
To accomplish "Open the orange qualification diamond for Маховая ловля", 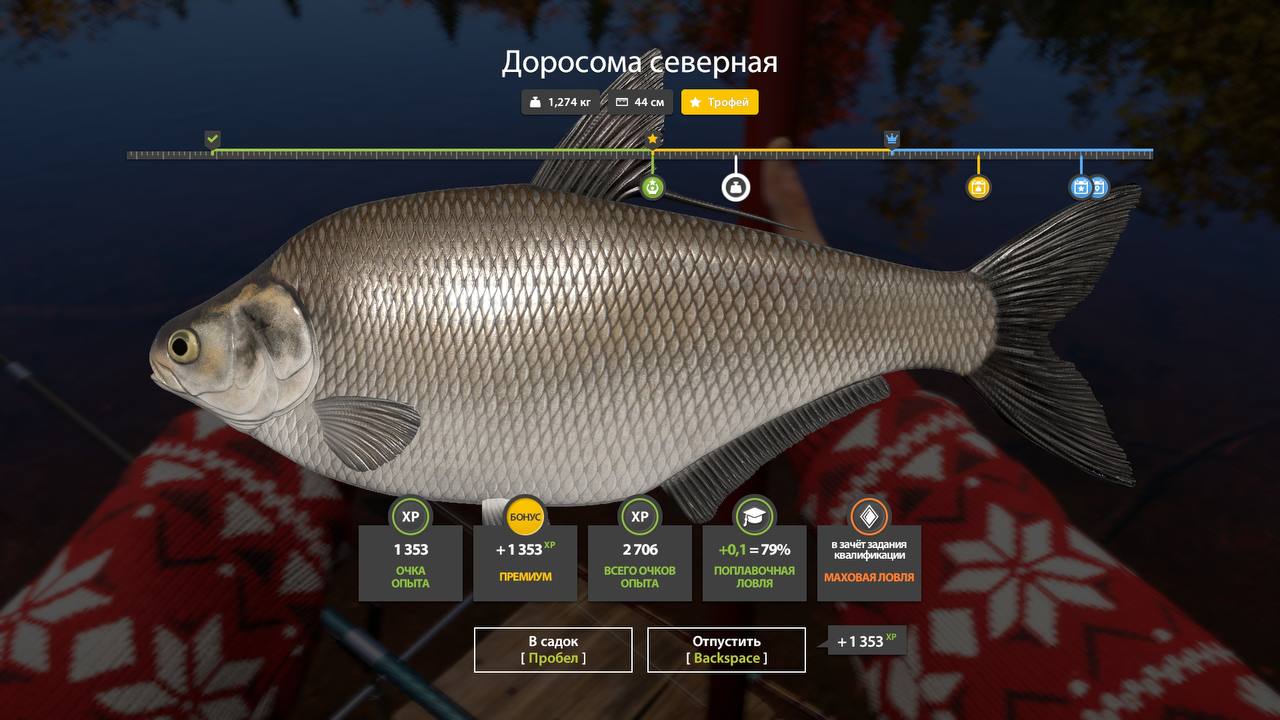I will (x=869, y=517).
